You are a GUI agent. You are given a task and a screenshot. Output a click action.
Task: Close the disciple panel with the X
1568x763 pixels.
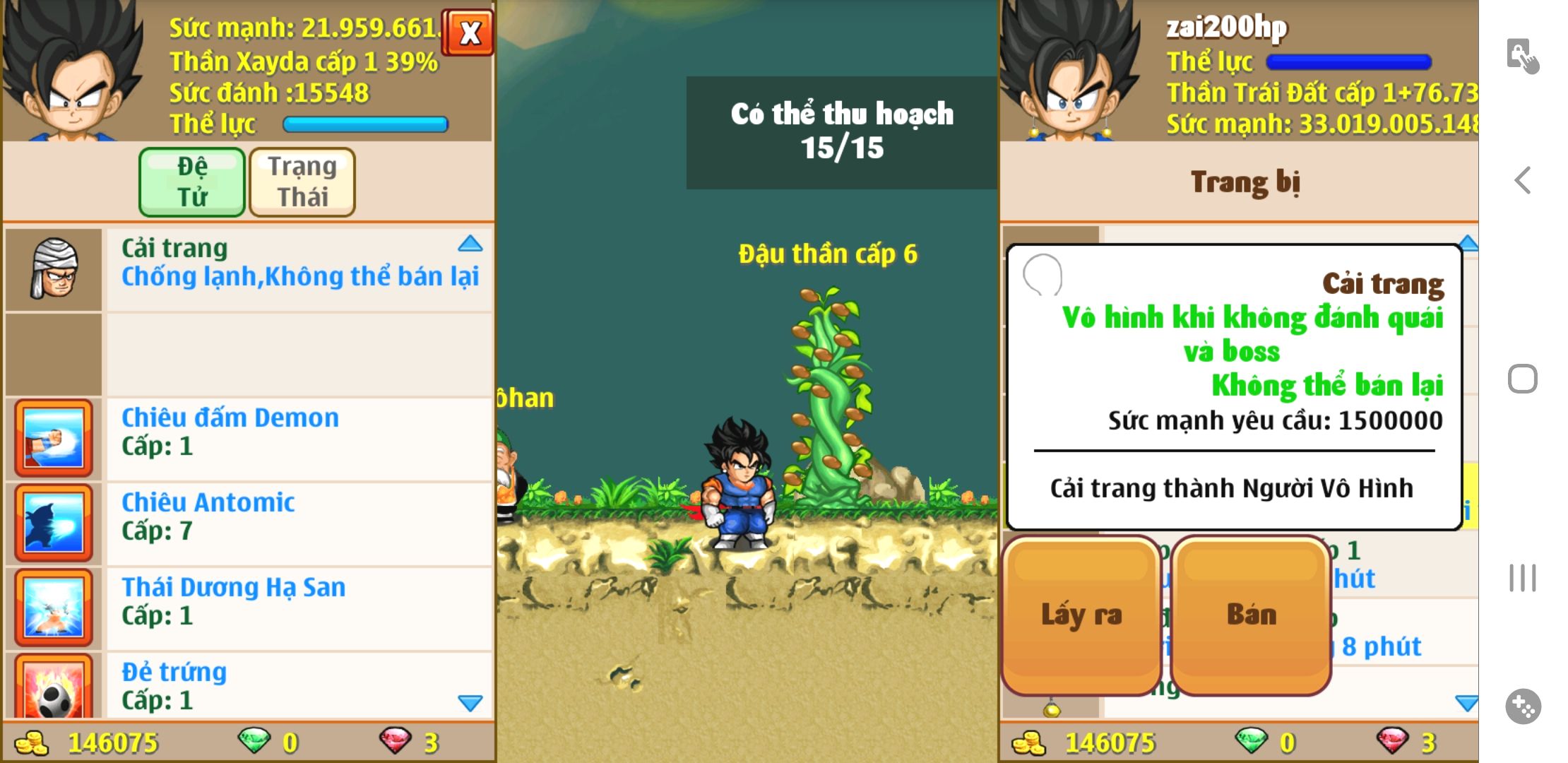(x=468, y=32)
